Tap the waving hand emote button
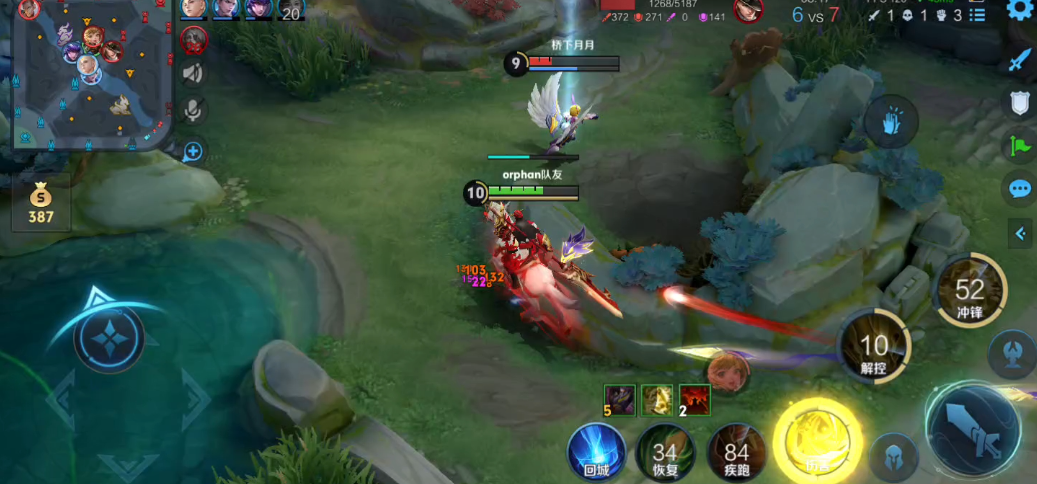This screenshot has height=484, width=1037. tap(890, 123)
